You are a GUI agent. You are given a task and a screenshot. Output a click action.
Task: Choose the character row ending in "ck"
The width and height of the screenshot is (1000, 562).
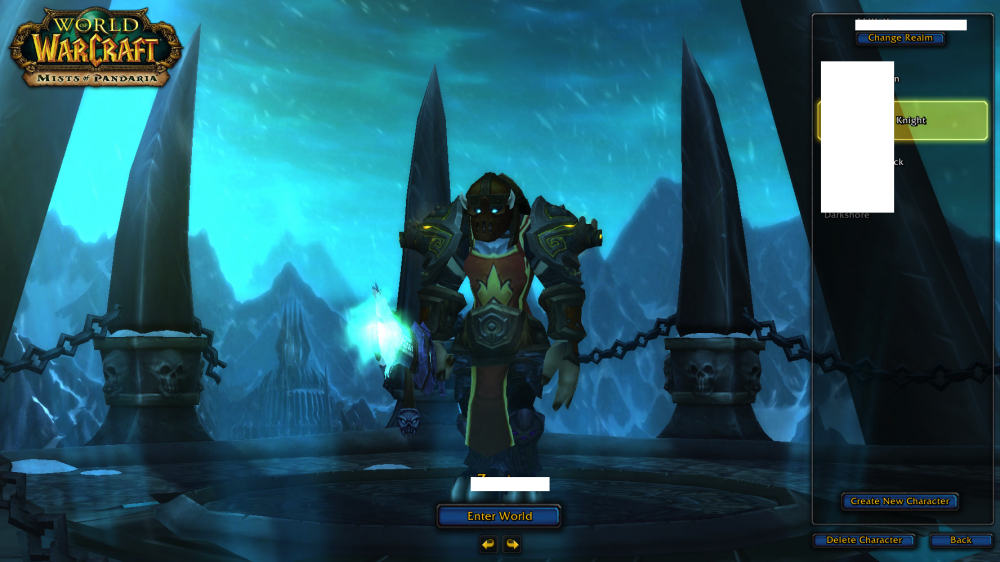click(x=903, y=162)
